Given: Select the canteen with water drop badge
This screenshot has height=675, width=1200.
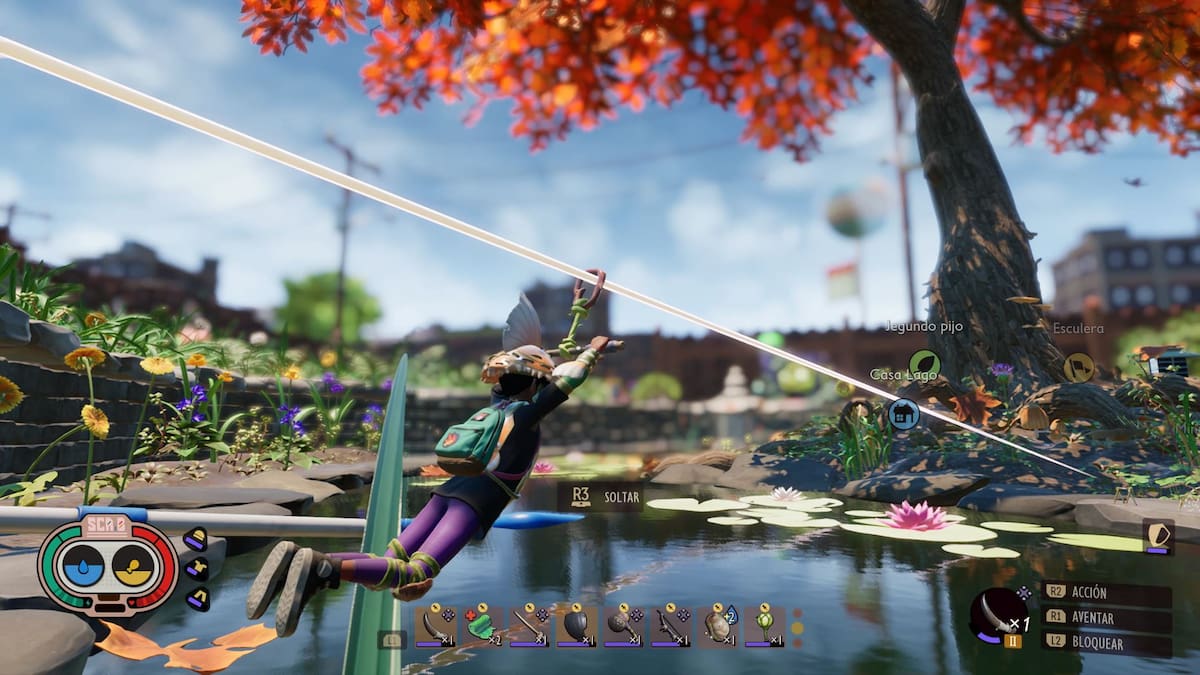Looking at the screenshot, I should pos(717,625).
